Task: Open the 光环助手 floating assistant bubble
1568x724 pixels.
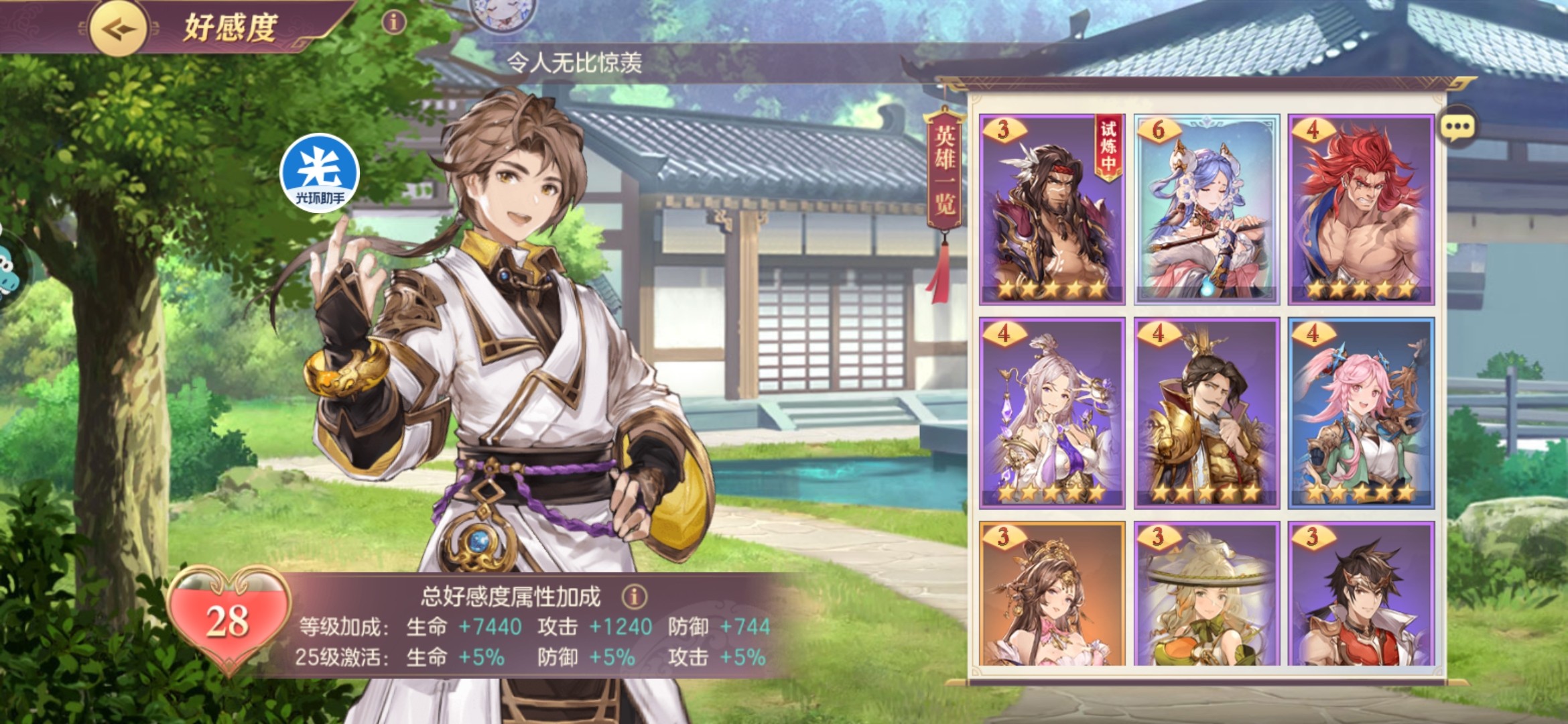Action: [320, 174]
